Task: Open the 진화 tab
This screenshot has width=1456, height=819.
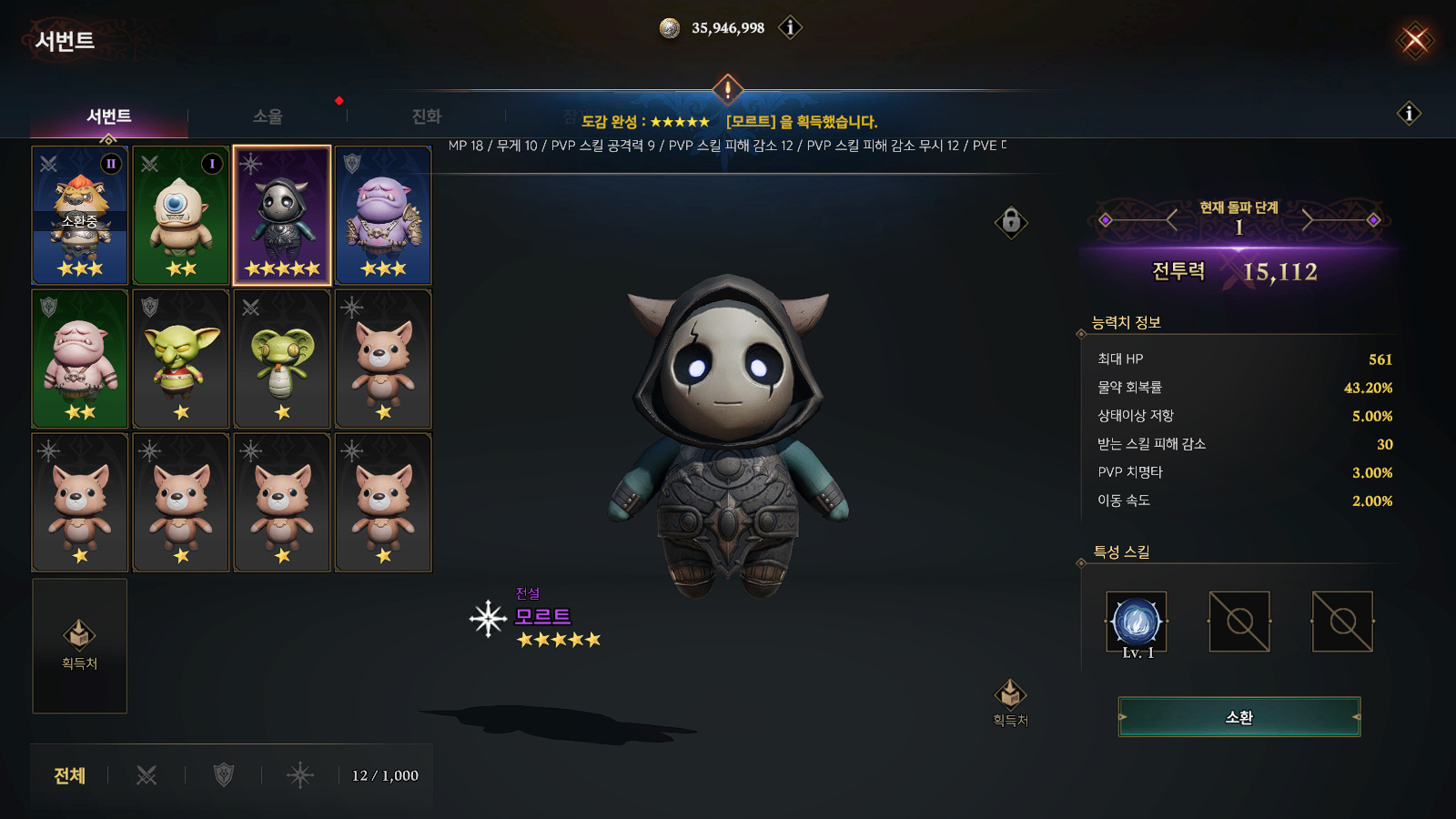Action: pos(426,116)
